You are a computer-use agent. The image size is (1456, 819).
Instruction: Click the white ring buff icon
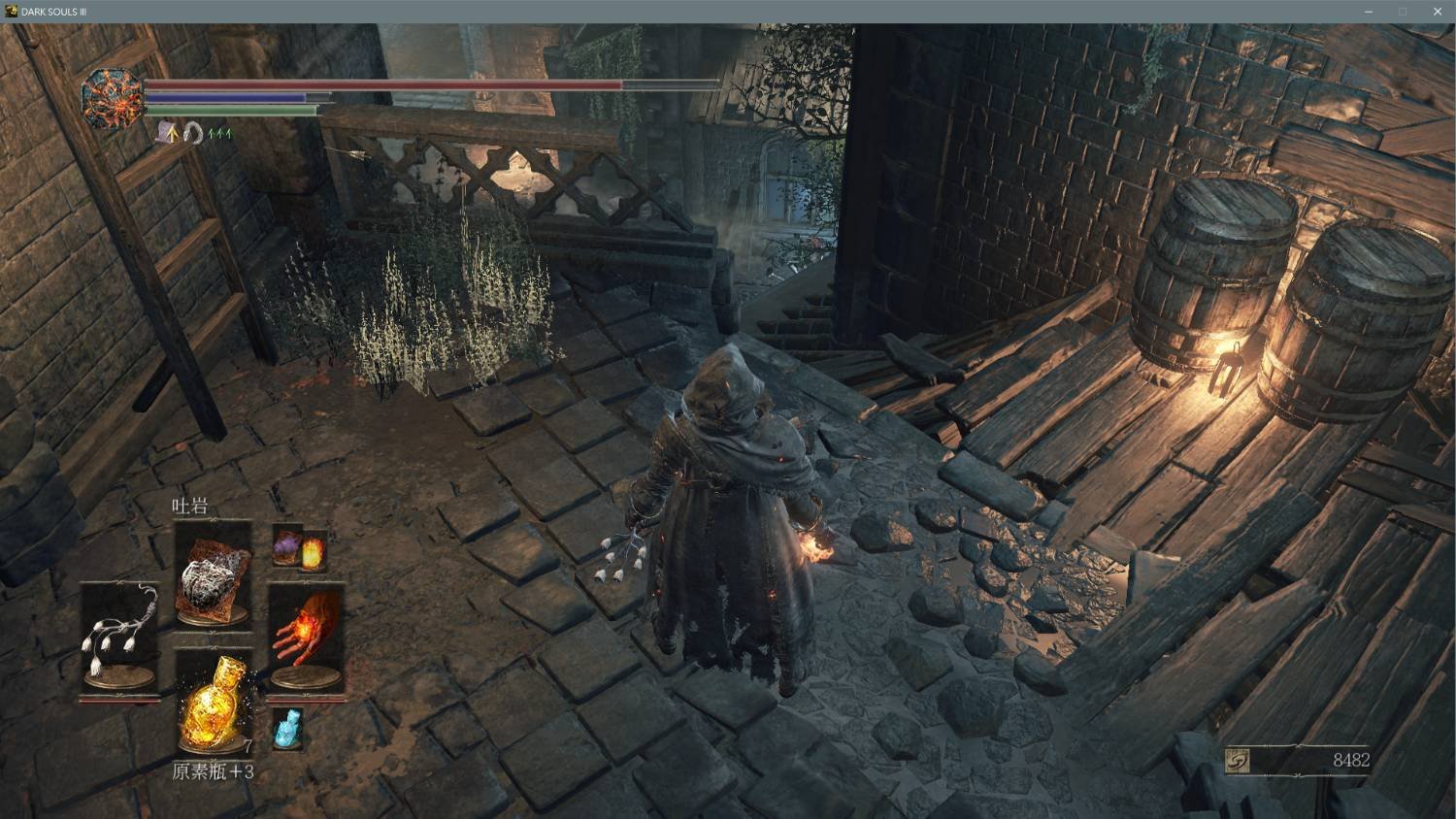tap(191, 133)
